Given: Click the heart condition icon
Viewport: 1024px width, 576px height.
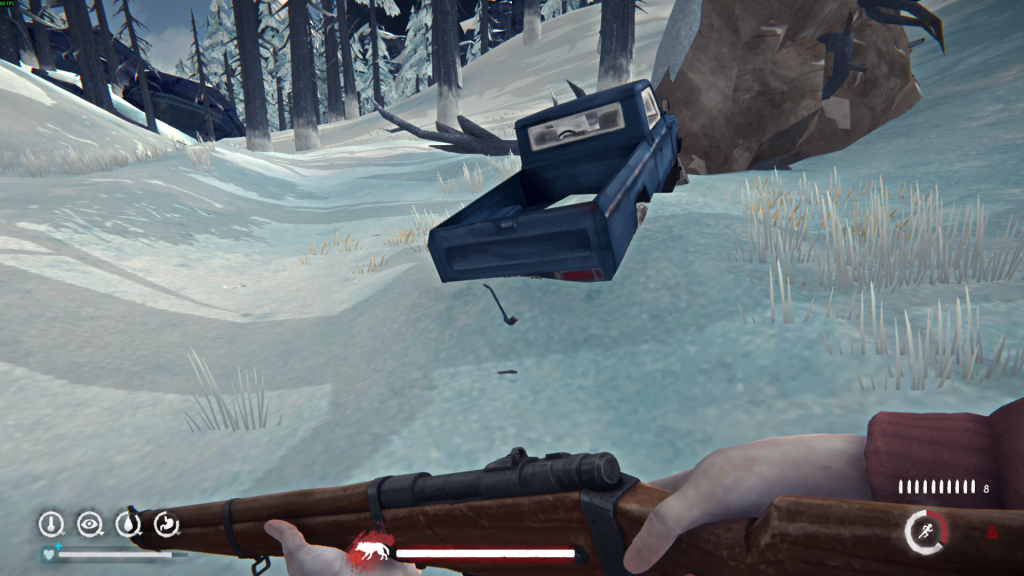Looking at the screenshot, I should pyautogui.click(x=48, y=553).
